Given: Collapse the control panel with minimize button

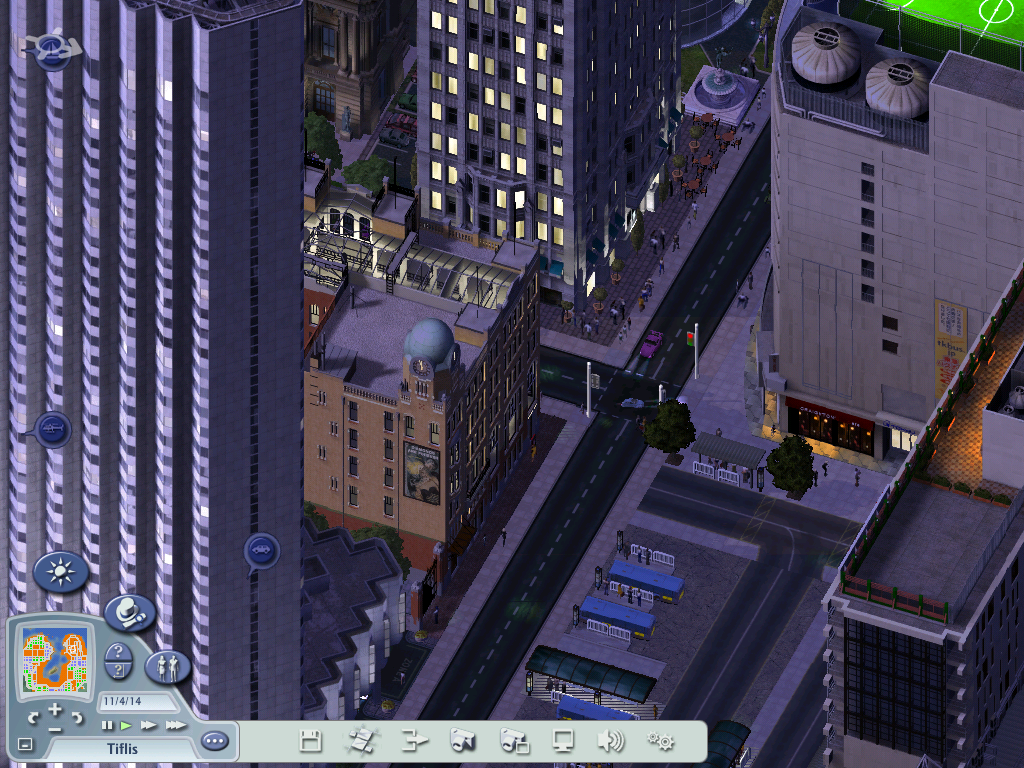Looking at the screenshot, I should 25,745.
